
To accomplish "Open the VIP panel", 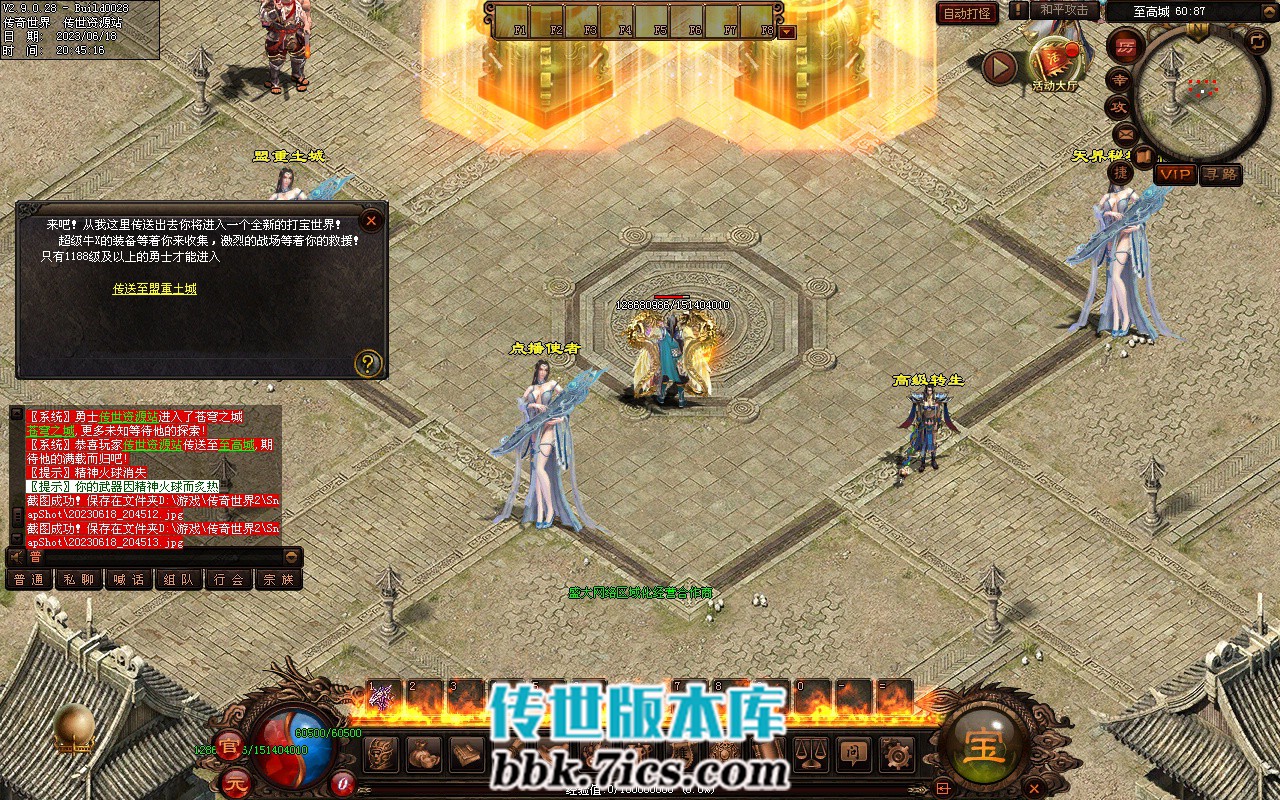I will click(x=1175, y=174).
